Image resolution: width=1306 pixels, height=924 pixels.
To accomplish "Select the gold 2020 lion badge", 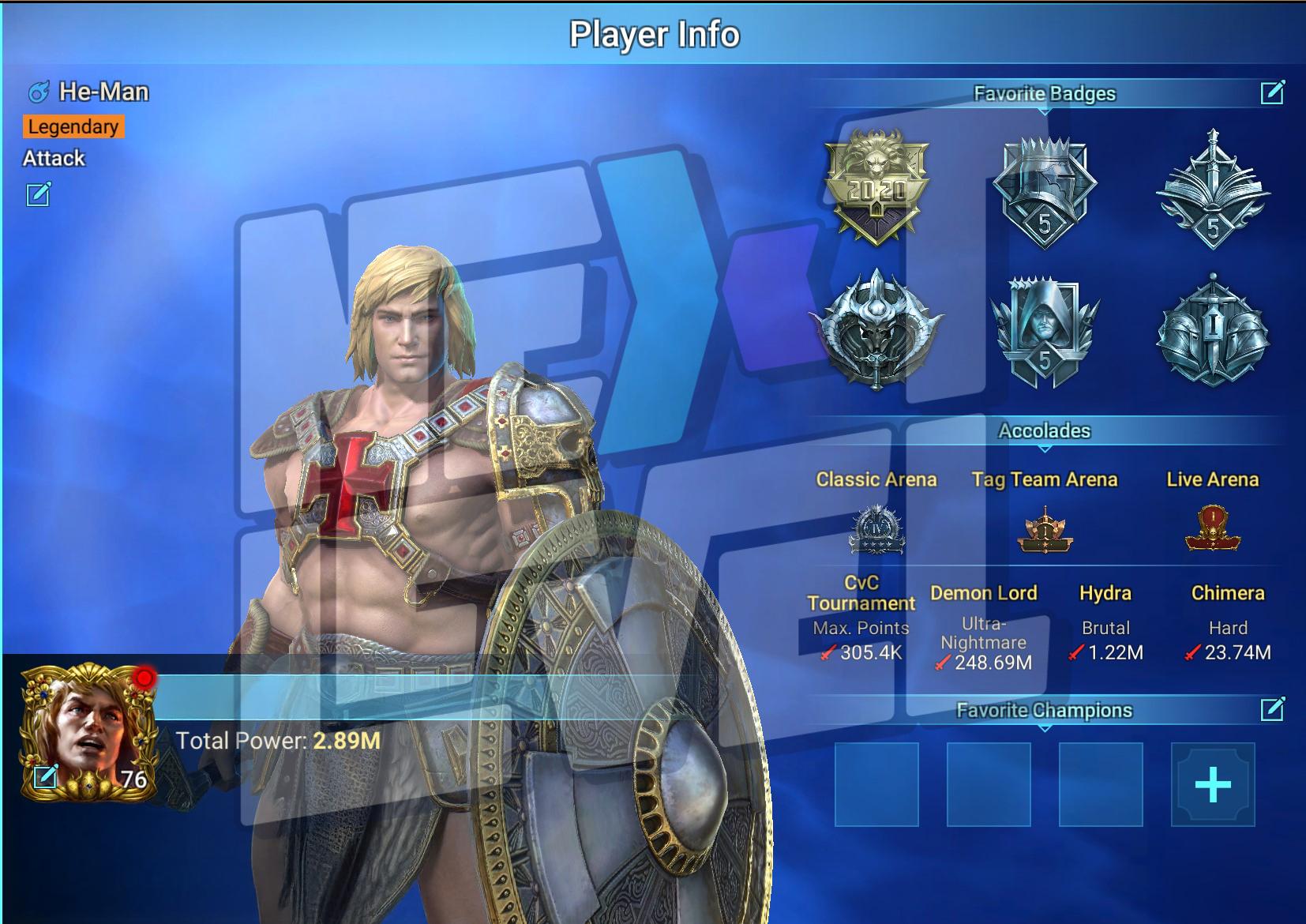I will (876, 188).
